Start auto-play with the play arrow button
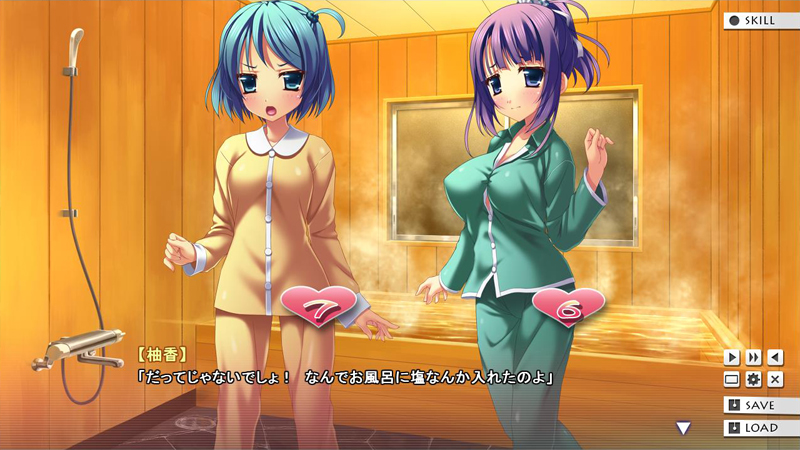Screen dimensions: 800x450 click(732, 357)
